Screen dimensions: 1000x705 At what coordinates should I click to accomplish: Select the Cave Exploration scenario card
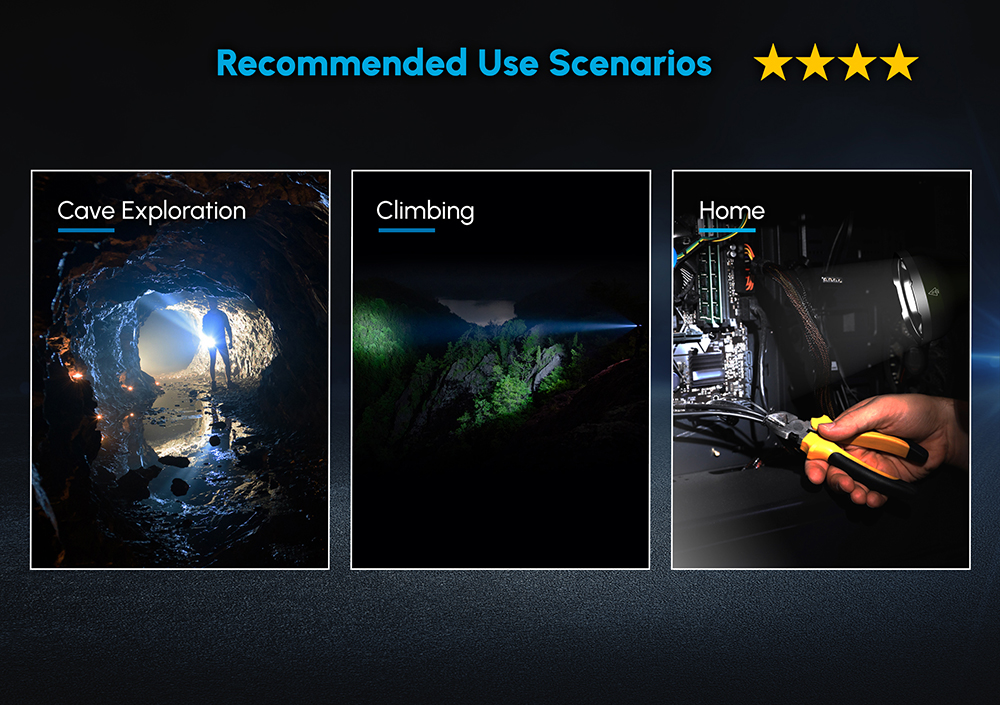point(180,370)
